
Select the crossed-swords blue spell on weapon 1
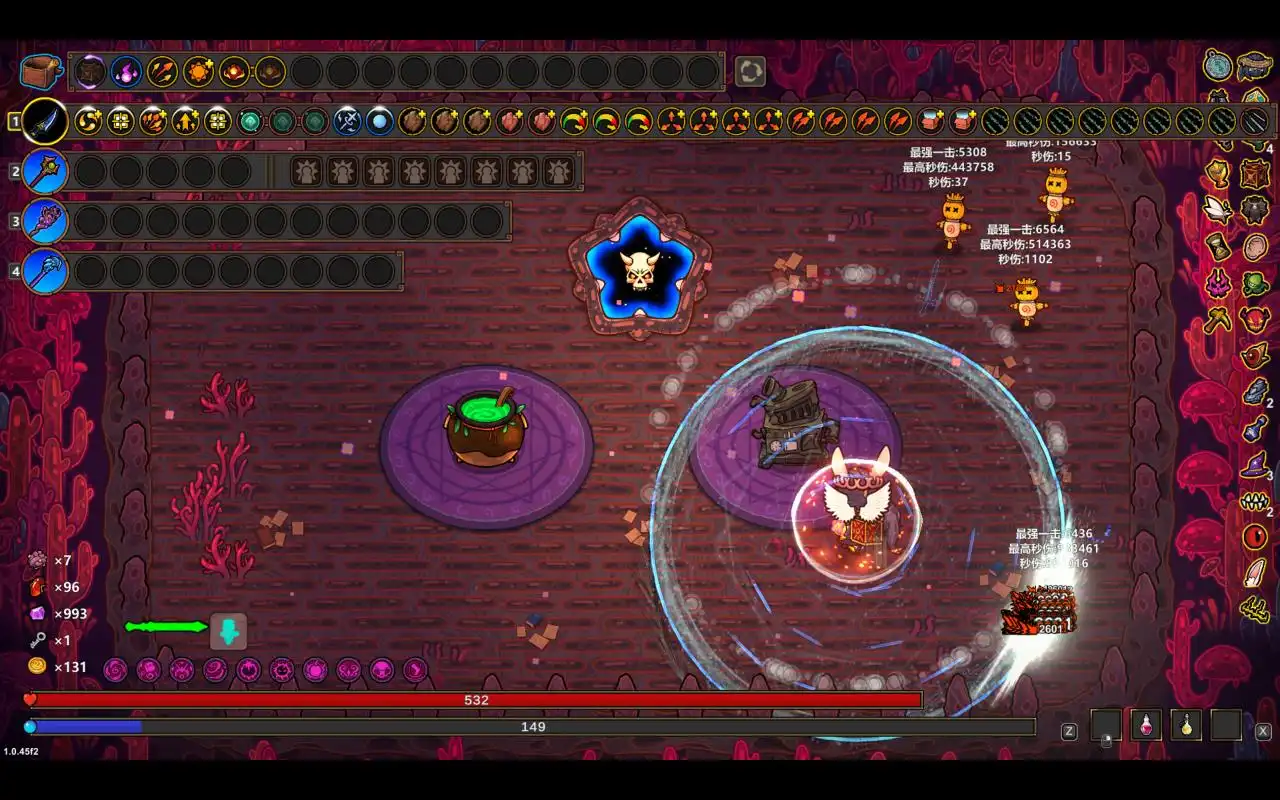click(347, 122)
